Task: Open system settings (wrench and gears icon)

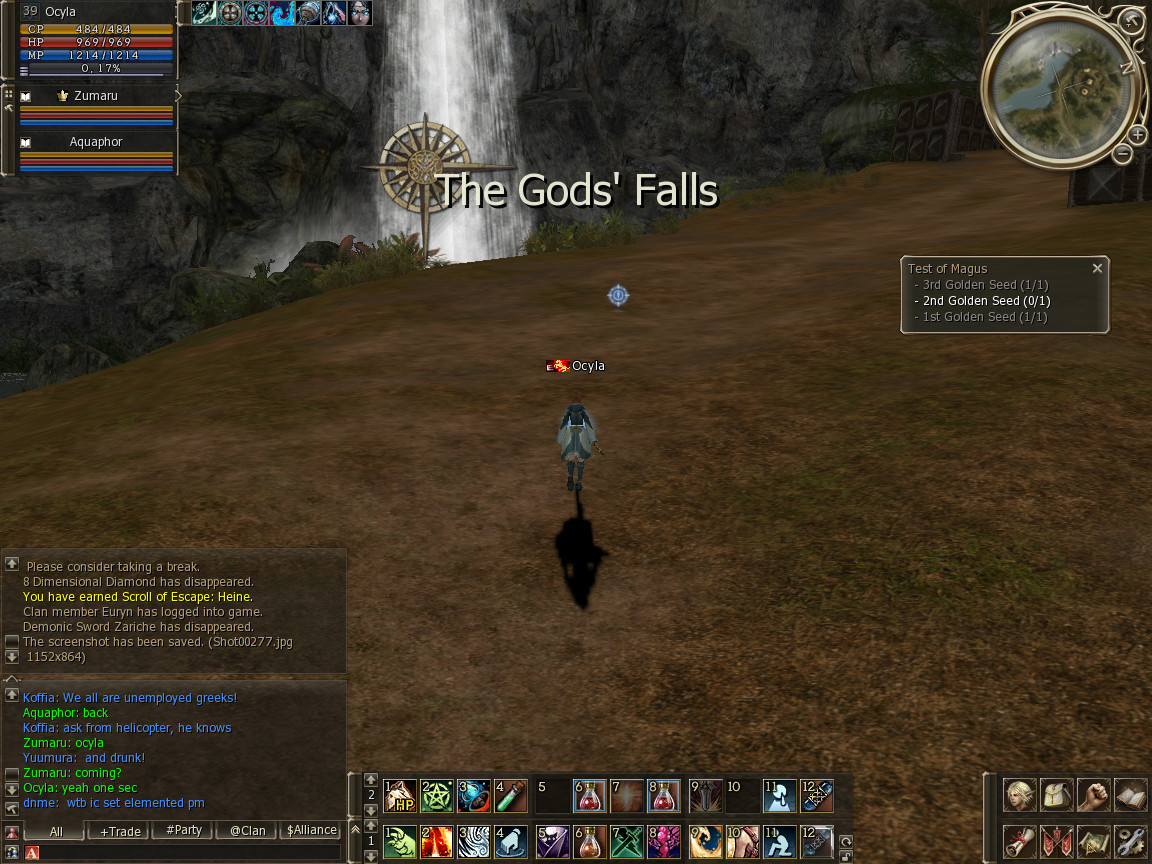Action: point(1130,841)
